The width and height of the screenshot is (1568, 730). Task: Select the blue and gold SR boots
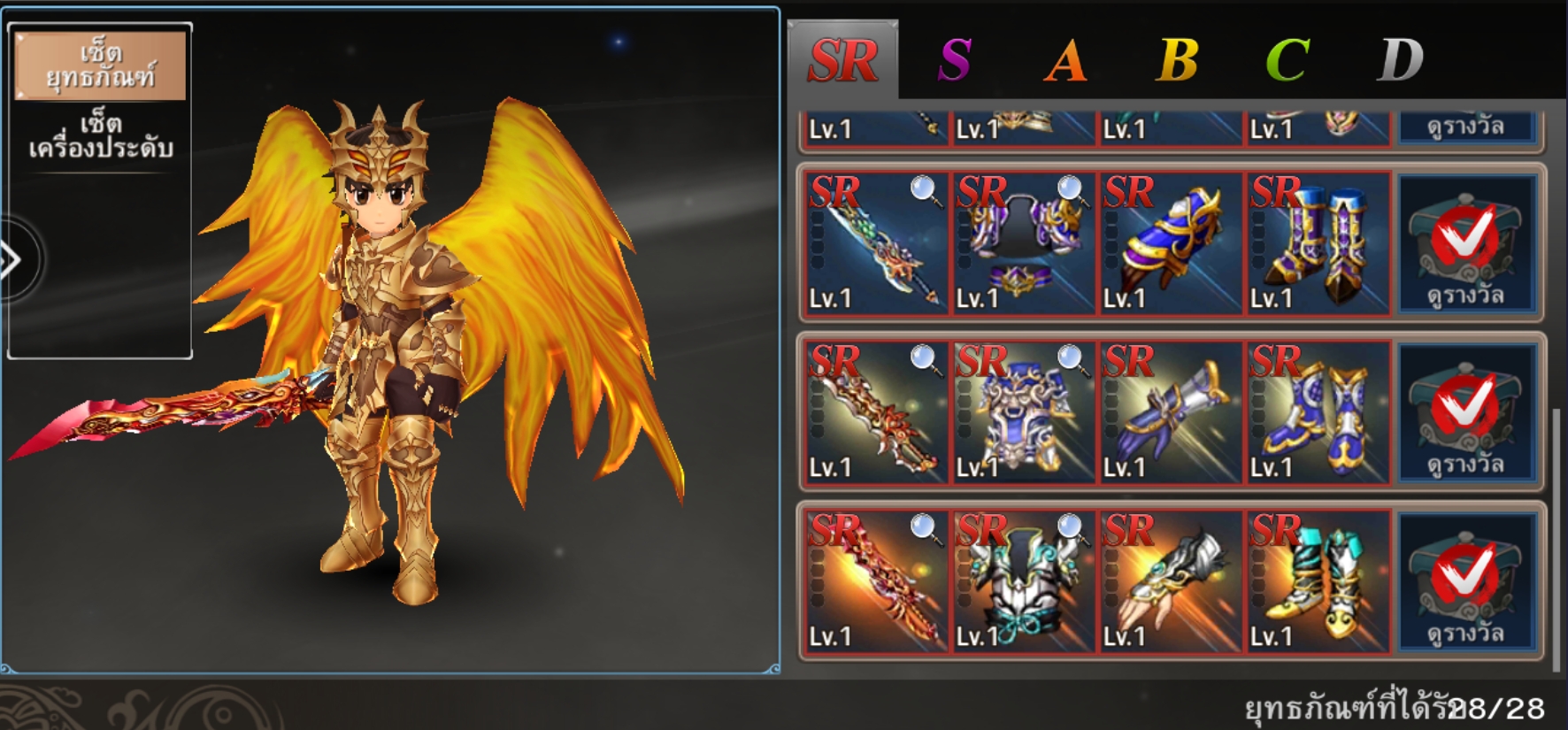tap(1316, 412)
